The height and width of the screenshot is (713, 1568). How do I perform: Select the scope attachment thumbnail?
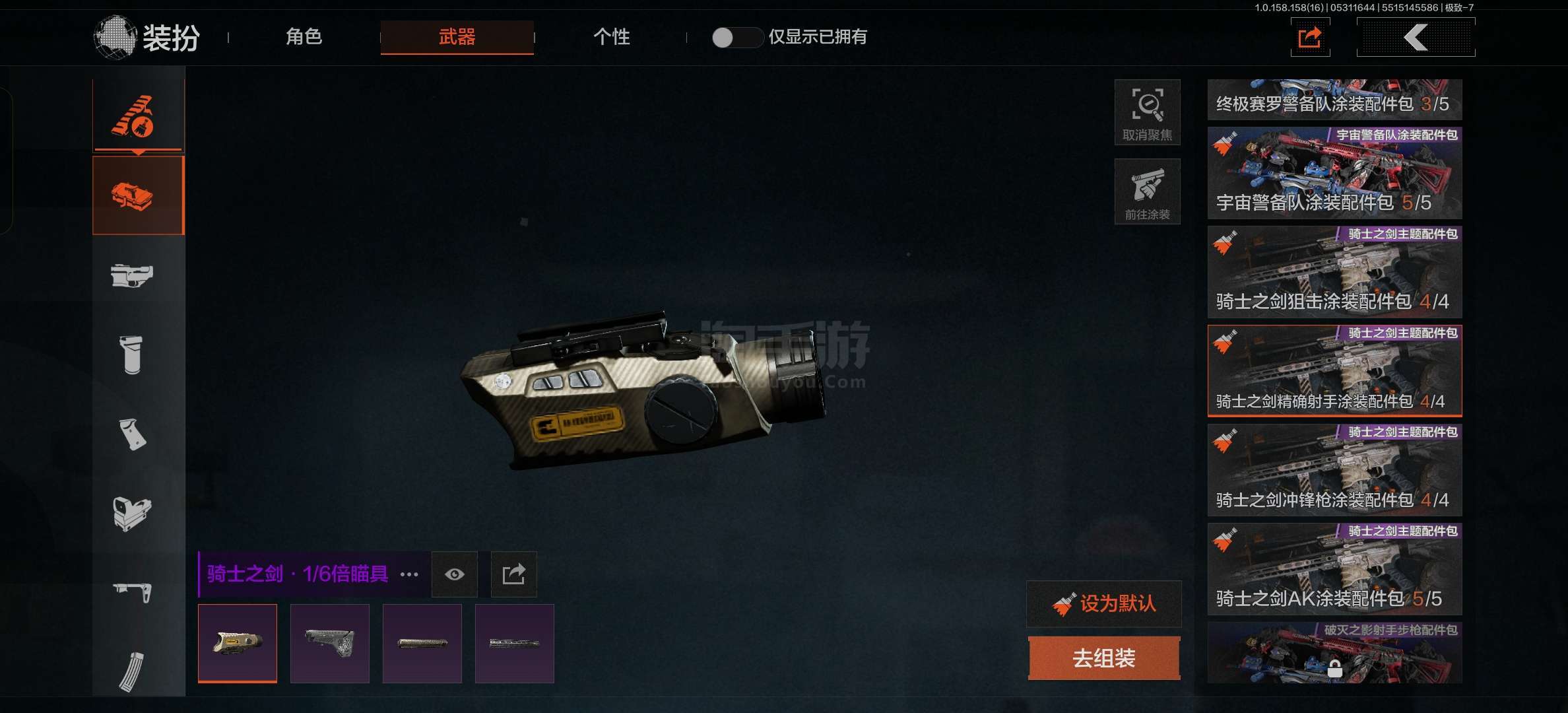238,643
